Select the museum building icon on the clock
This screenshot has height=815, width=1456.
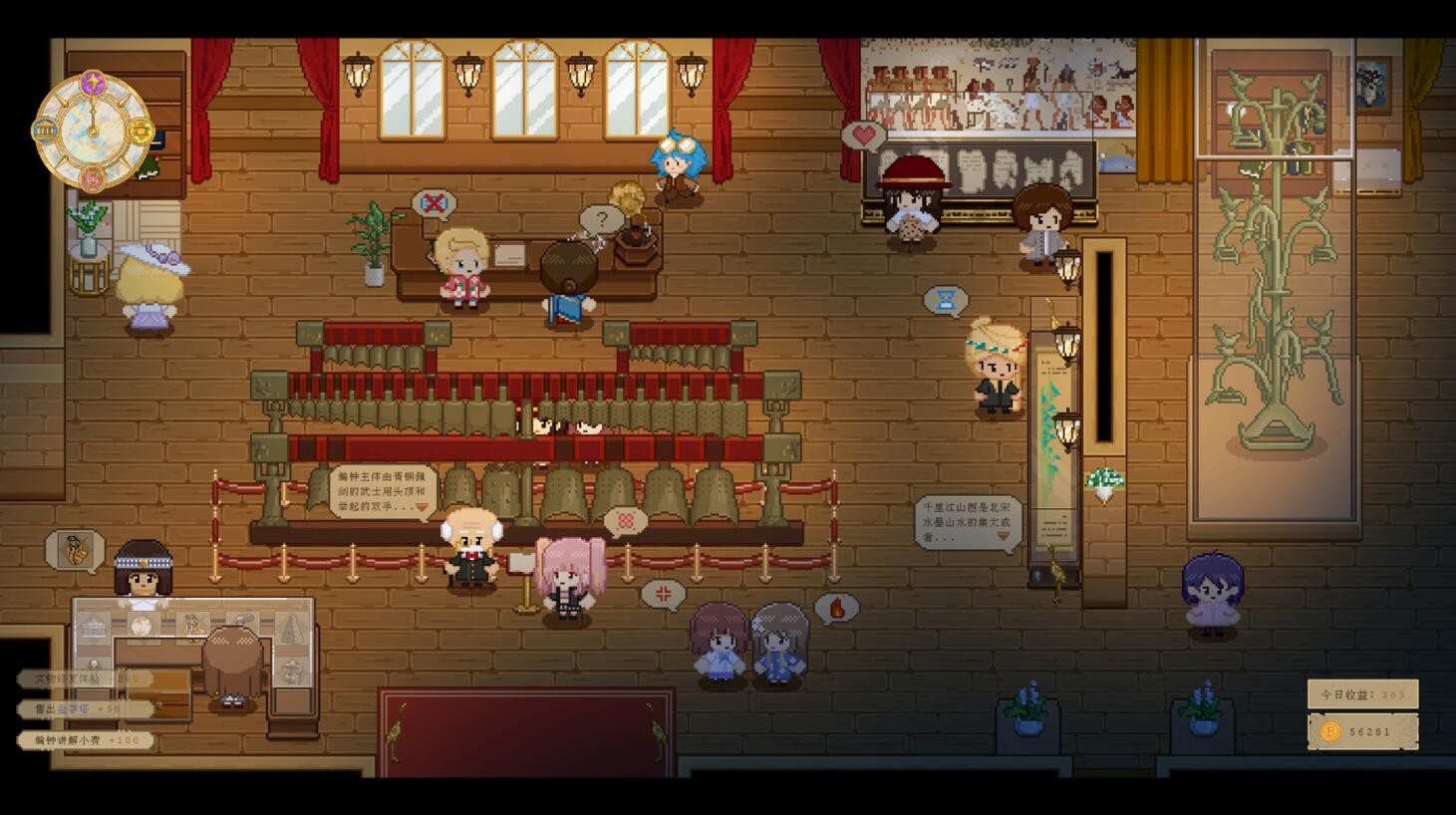click(45, 131)
